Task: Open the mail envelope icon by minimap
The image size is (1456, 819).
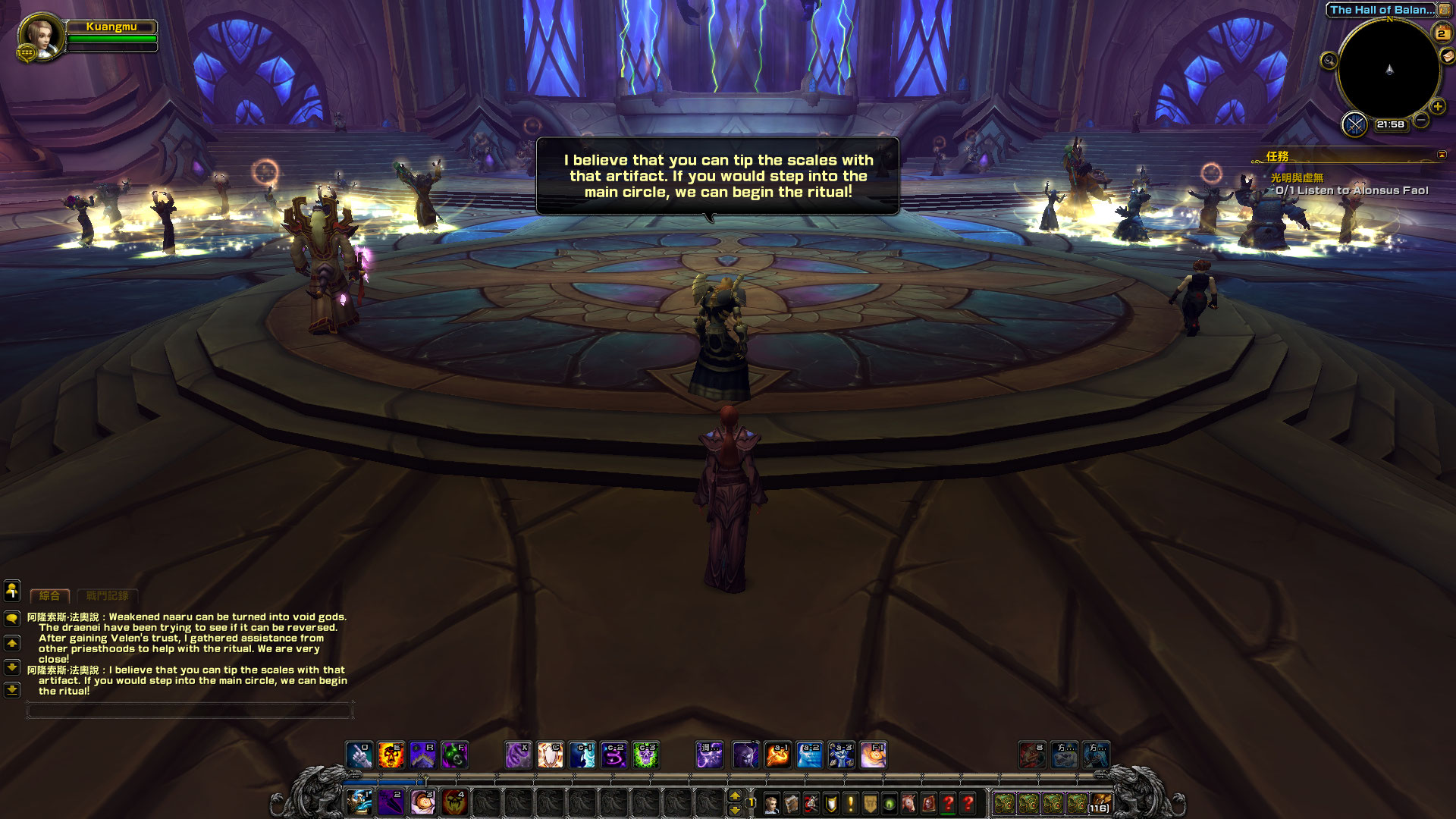Action: point(1448,55)
